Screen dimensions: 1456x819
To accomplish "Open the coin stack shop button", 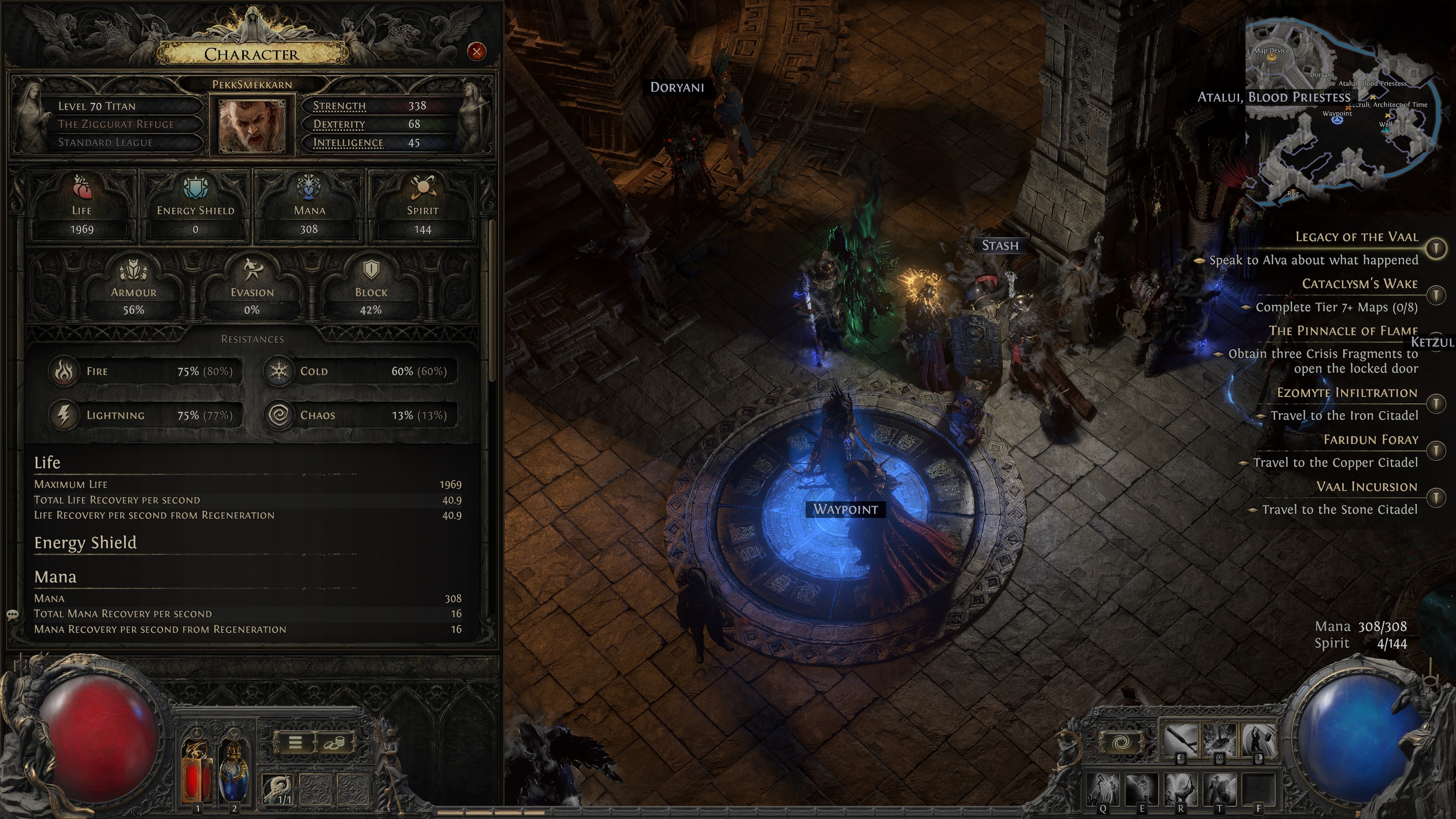I will coord(334,742).
